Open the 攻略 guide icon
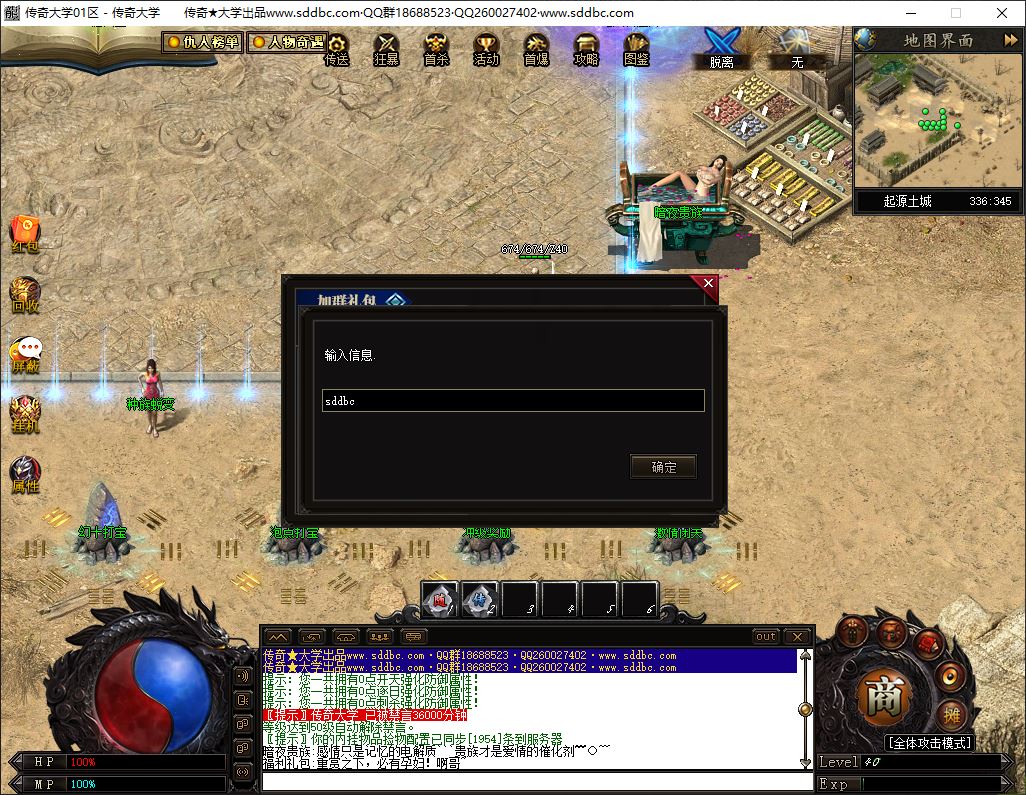This screenshot has width=1026, height=795. [586, 48]
